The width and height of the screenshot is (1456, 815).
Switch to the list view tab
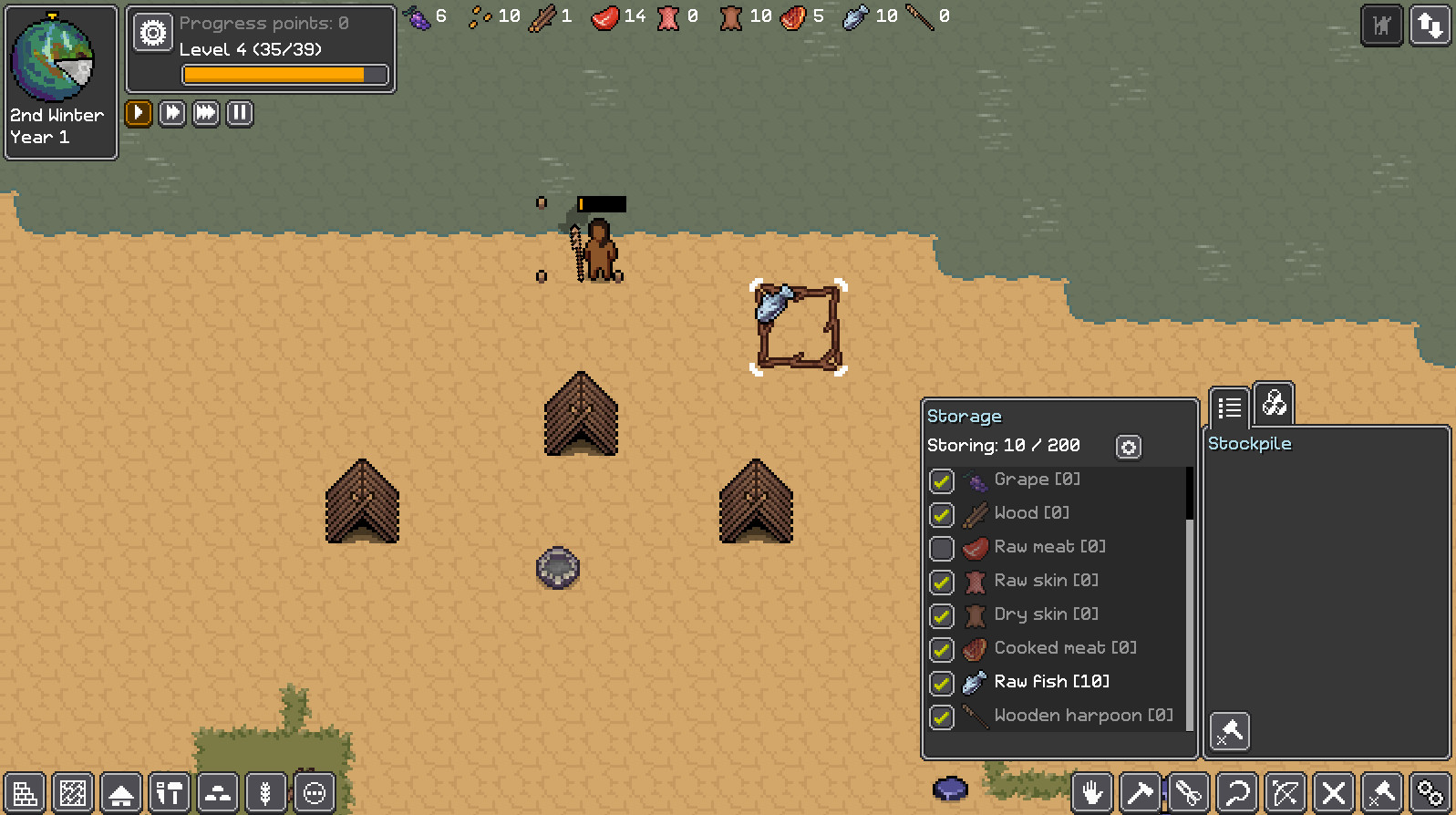[1229, 407]
